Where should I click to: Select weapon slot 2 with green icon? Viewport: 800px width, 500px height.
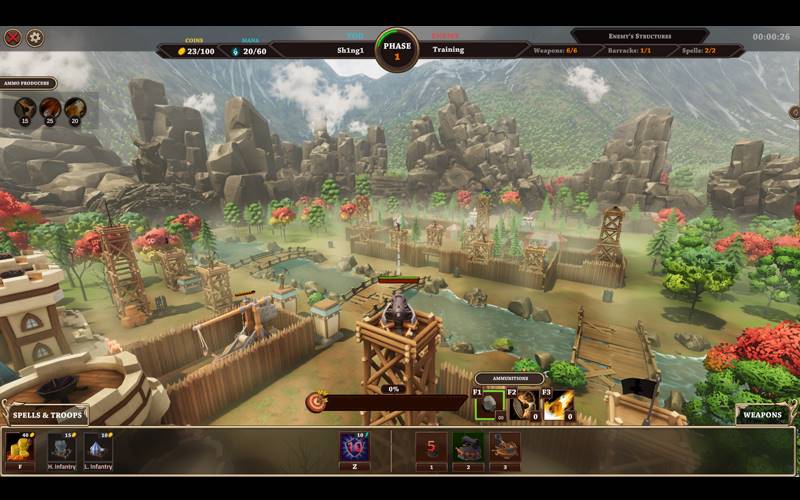tap(468, 446)
